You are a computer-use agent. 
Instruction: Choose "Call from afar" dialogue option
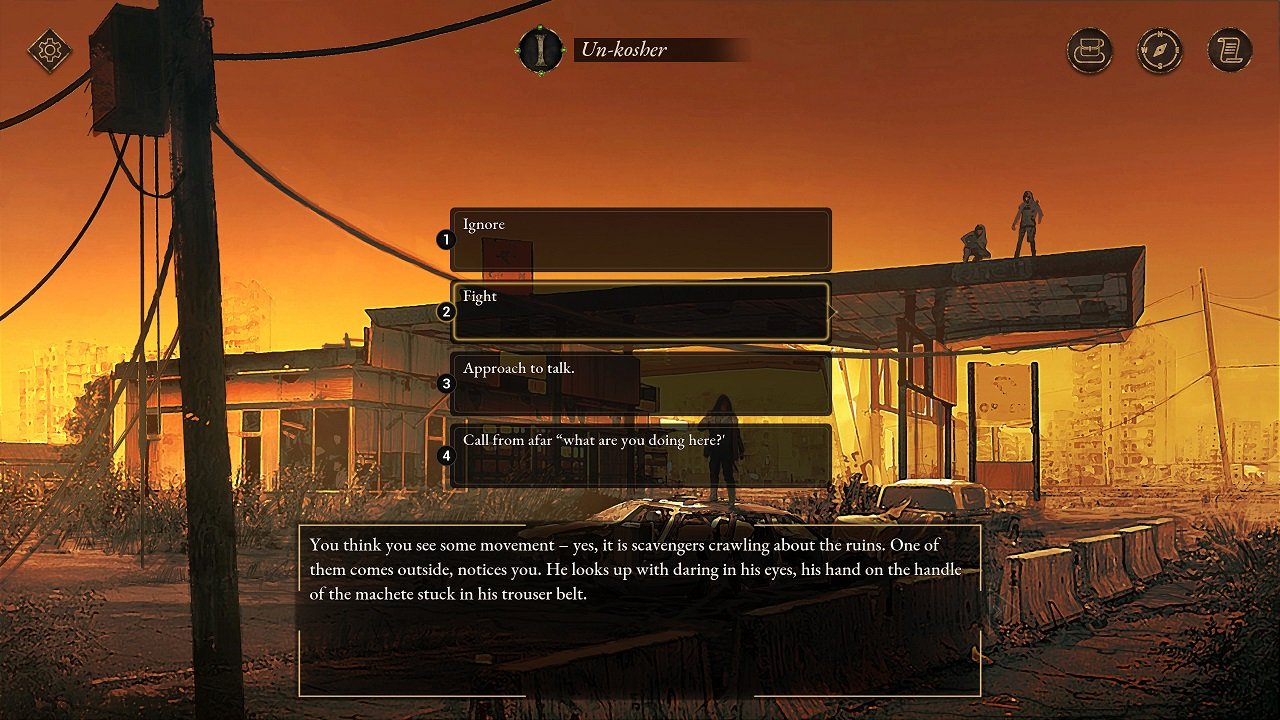640,455
